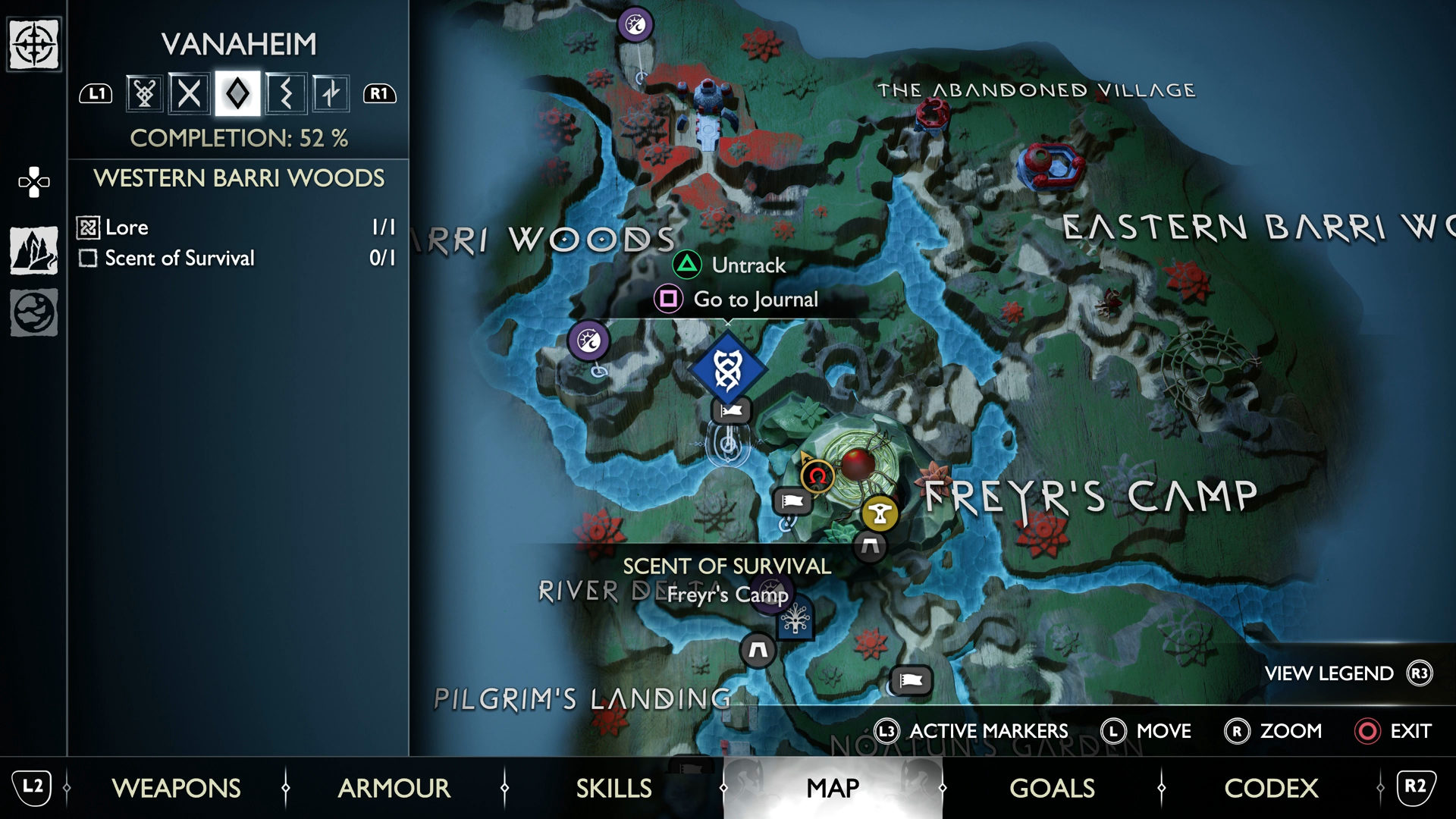
Task: Select the yellow anvil shop marker
Action: pyautogui.click(x=880, y=513)
